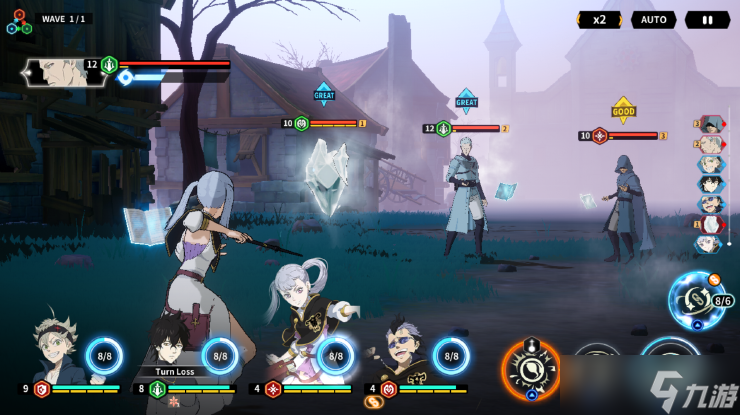
Task: Open the element affinity chart icon
Action: click(x=18, y=21)
